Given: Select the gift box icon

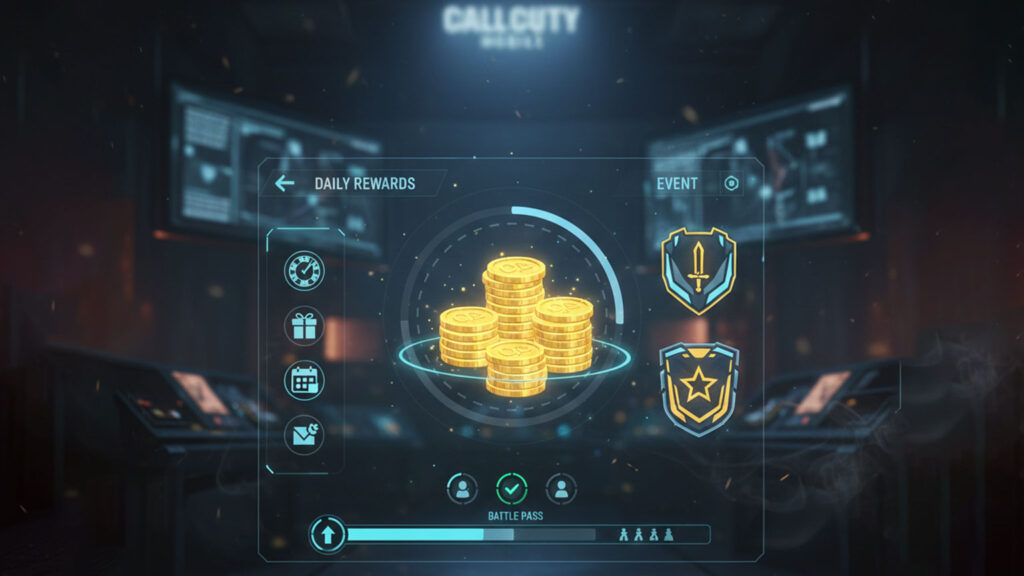Looking at the screenshot, I should 304,326.
